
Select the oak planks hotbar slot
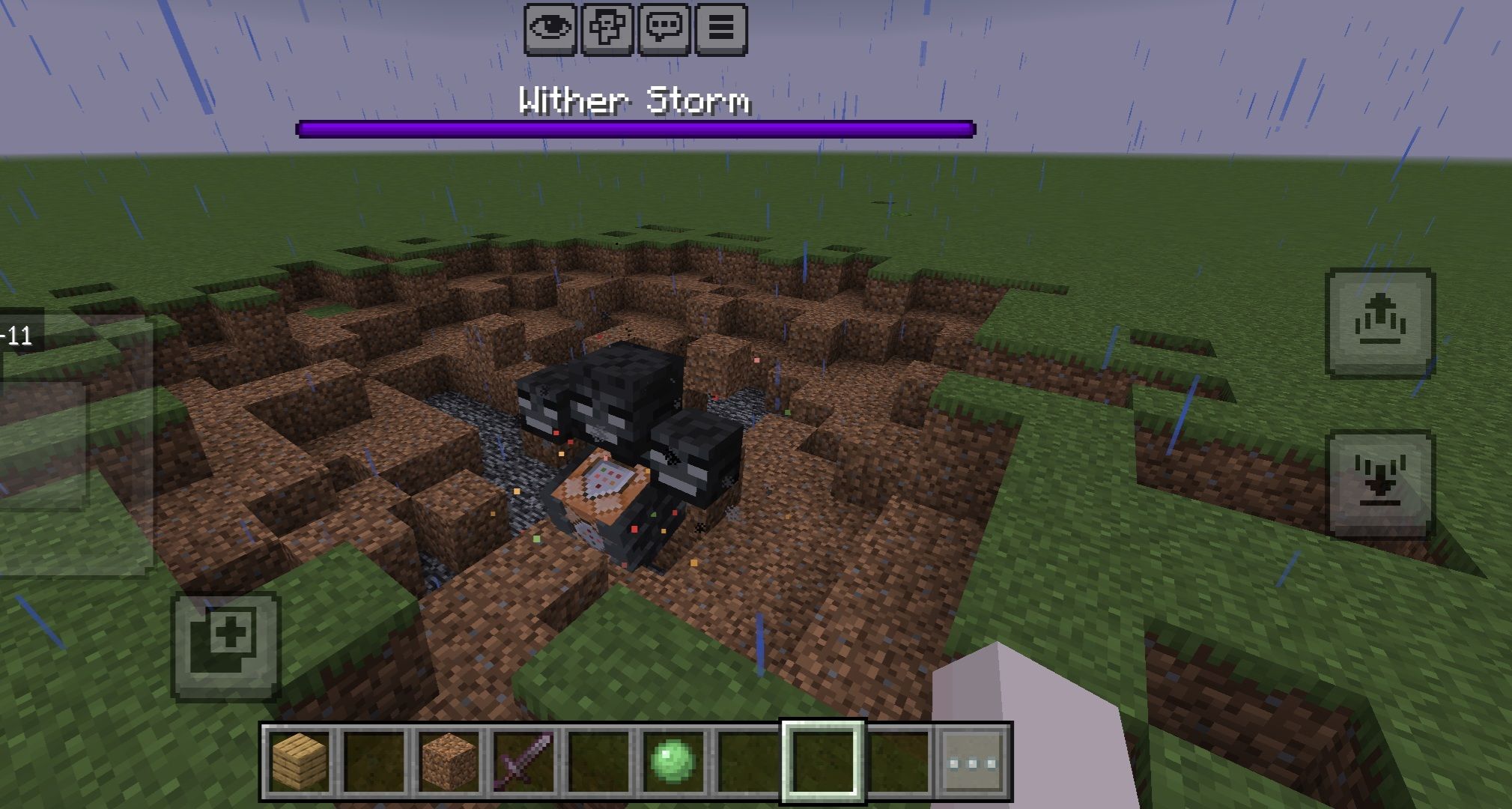[299, 762]
